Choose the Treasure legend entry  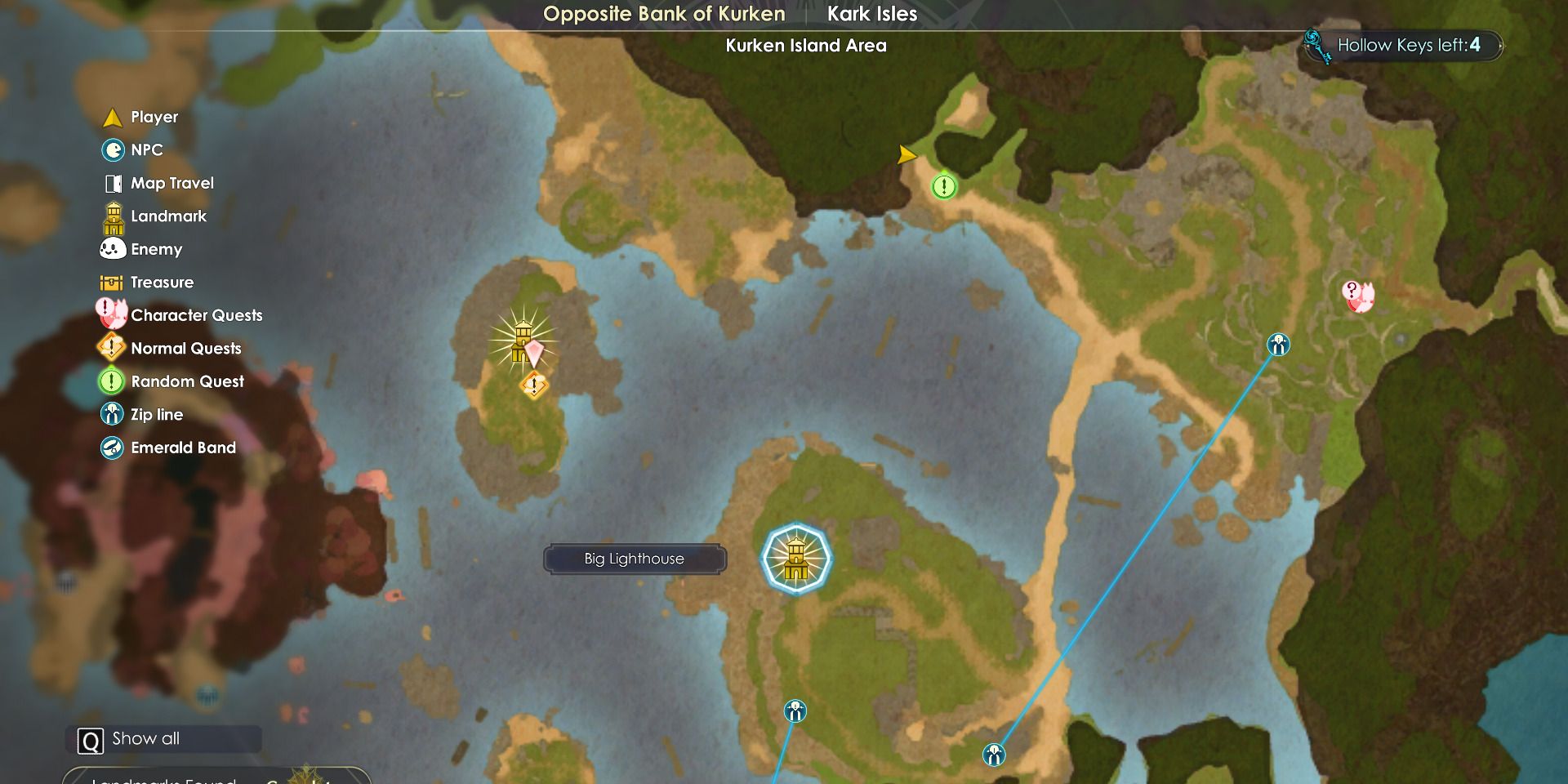click(x=162, y=283)
